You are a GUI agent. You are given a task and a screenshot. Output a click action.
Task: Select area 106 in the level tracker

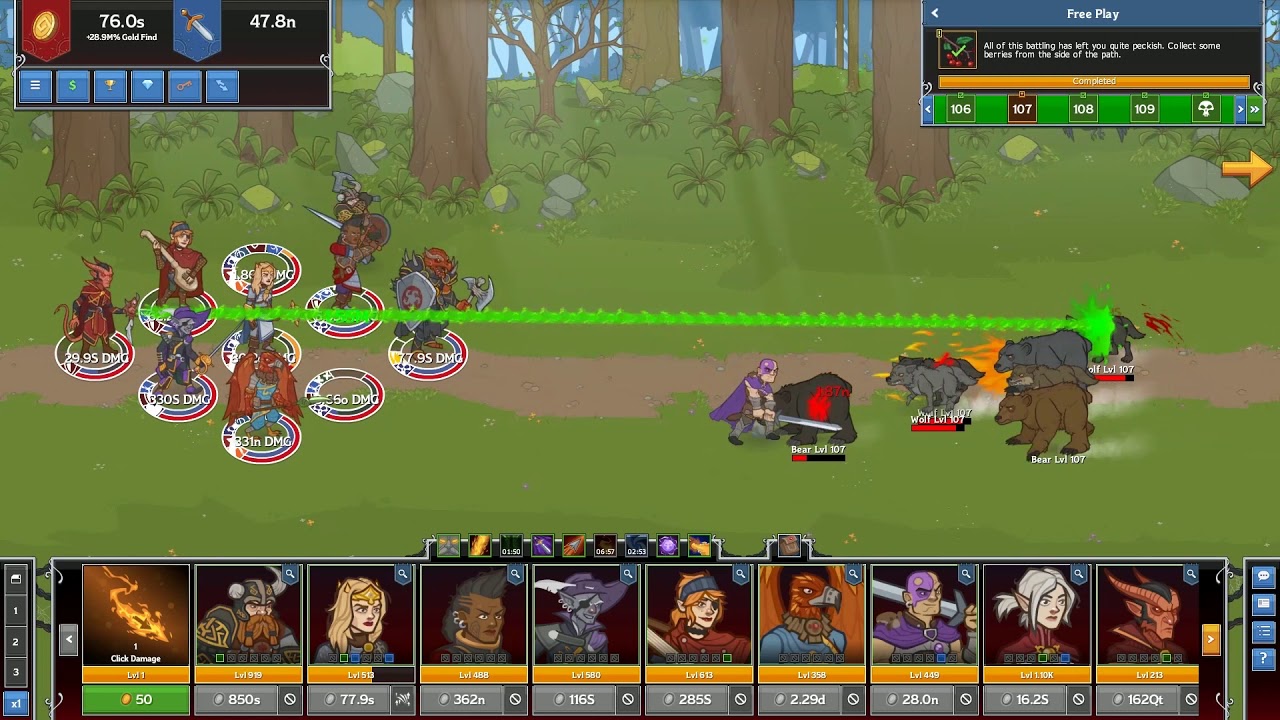[961, 109]
